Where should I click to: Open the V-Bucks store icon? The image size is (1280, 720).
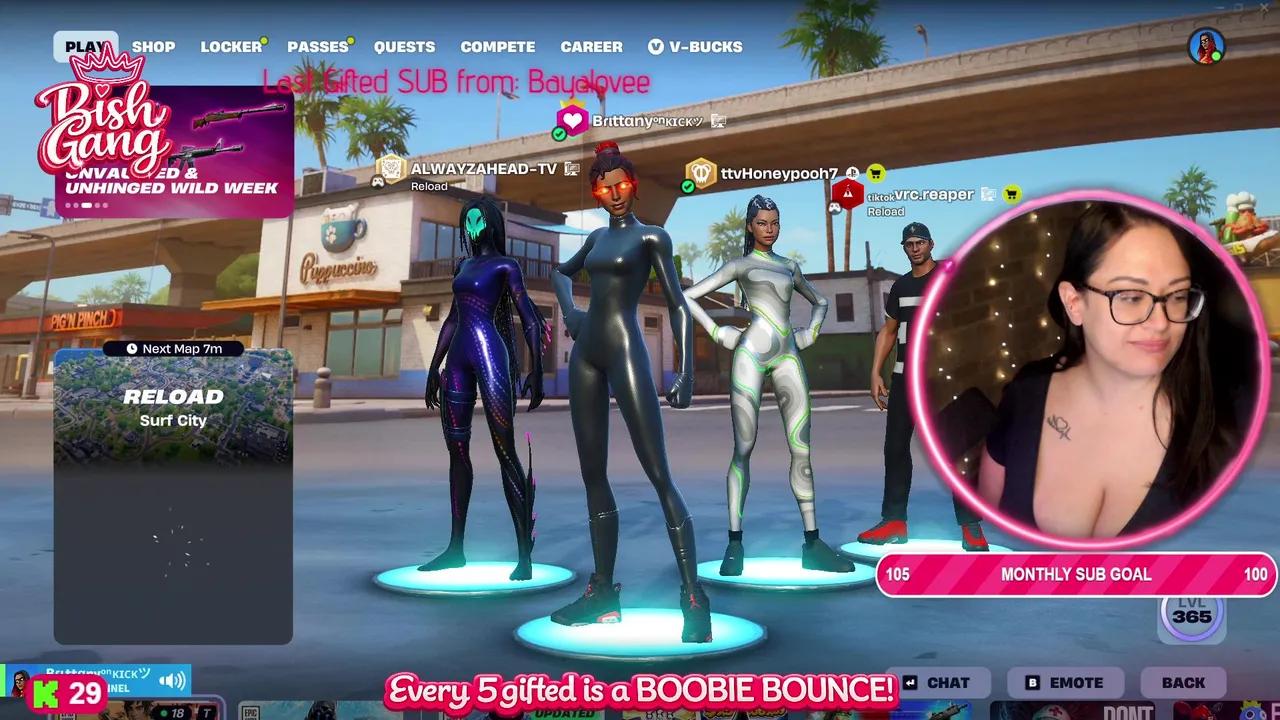point(658,46)
